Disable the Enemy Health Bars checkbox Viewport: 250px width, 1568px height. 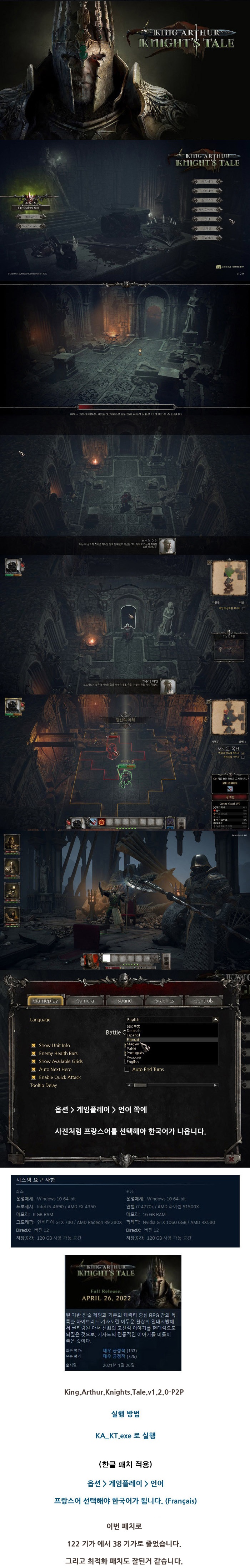click(34, 1053)
